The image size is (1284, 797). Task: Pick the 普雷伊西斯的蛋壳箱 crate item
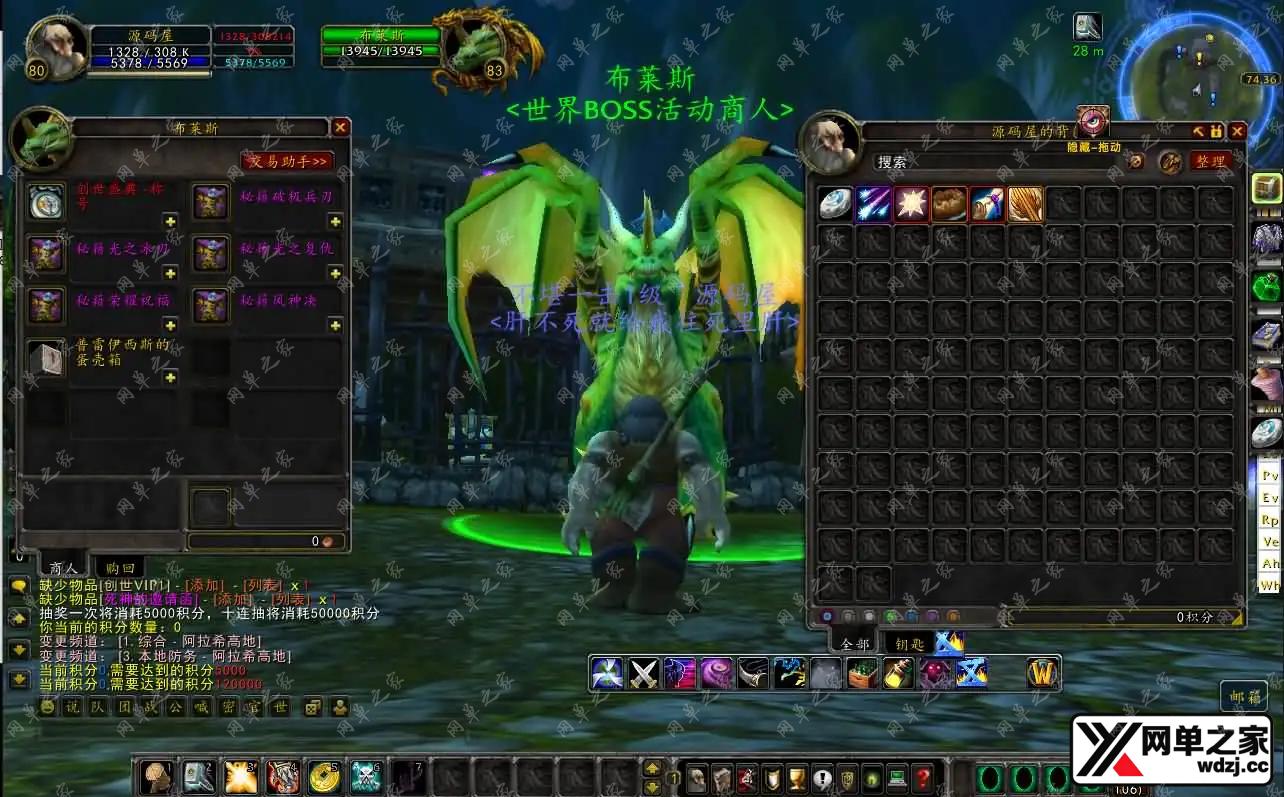(x=46, y=358)
